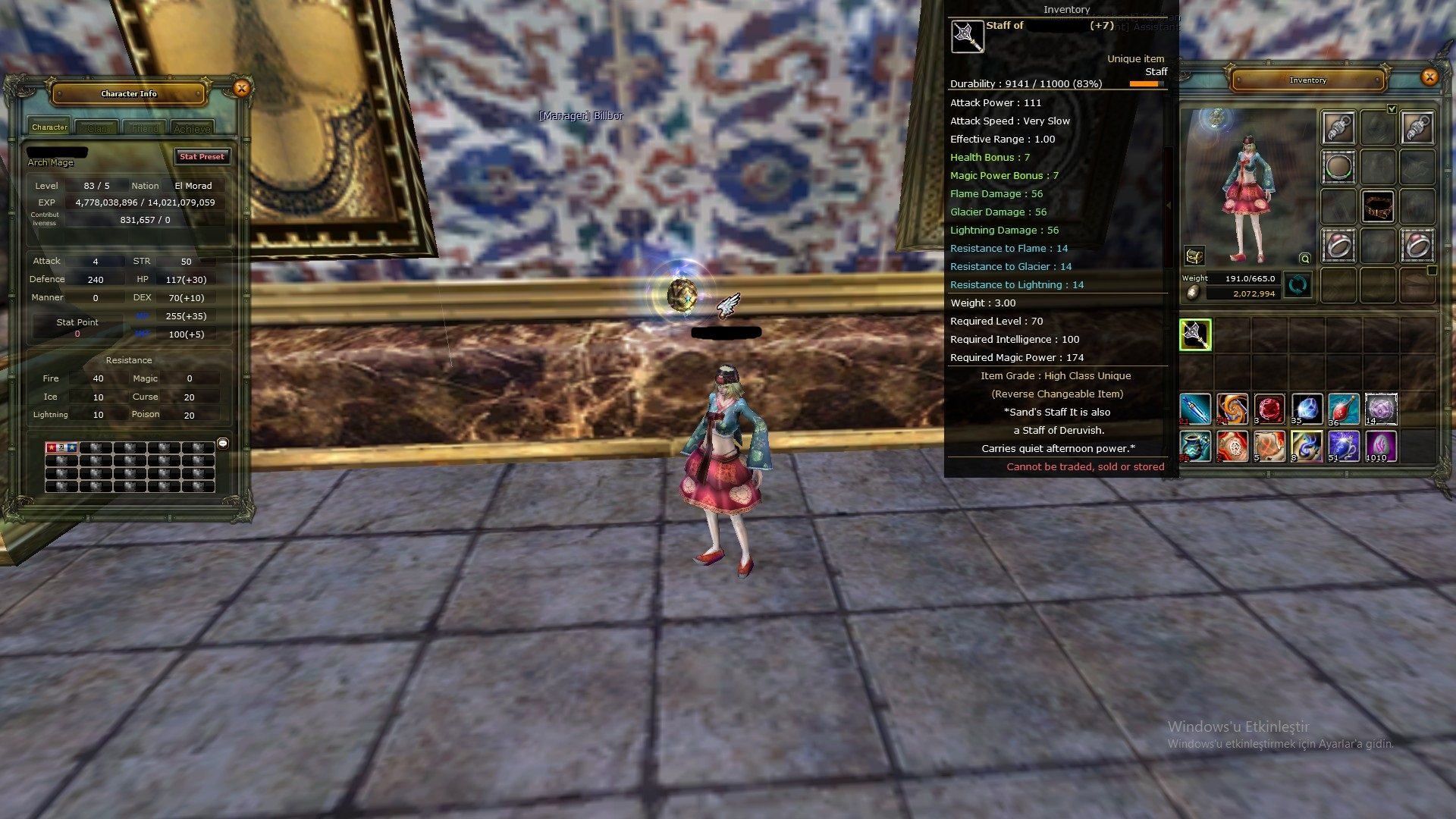The height and width of the screenshot is (819, 1456).
Task: Select the blue crystal gem stack of 35
Action: pos(1307,408)
